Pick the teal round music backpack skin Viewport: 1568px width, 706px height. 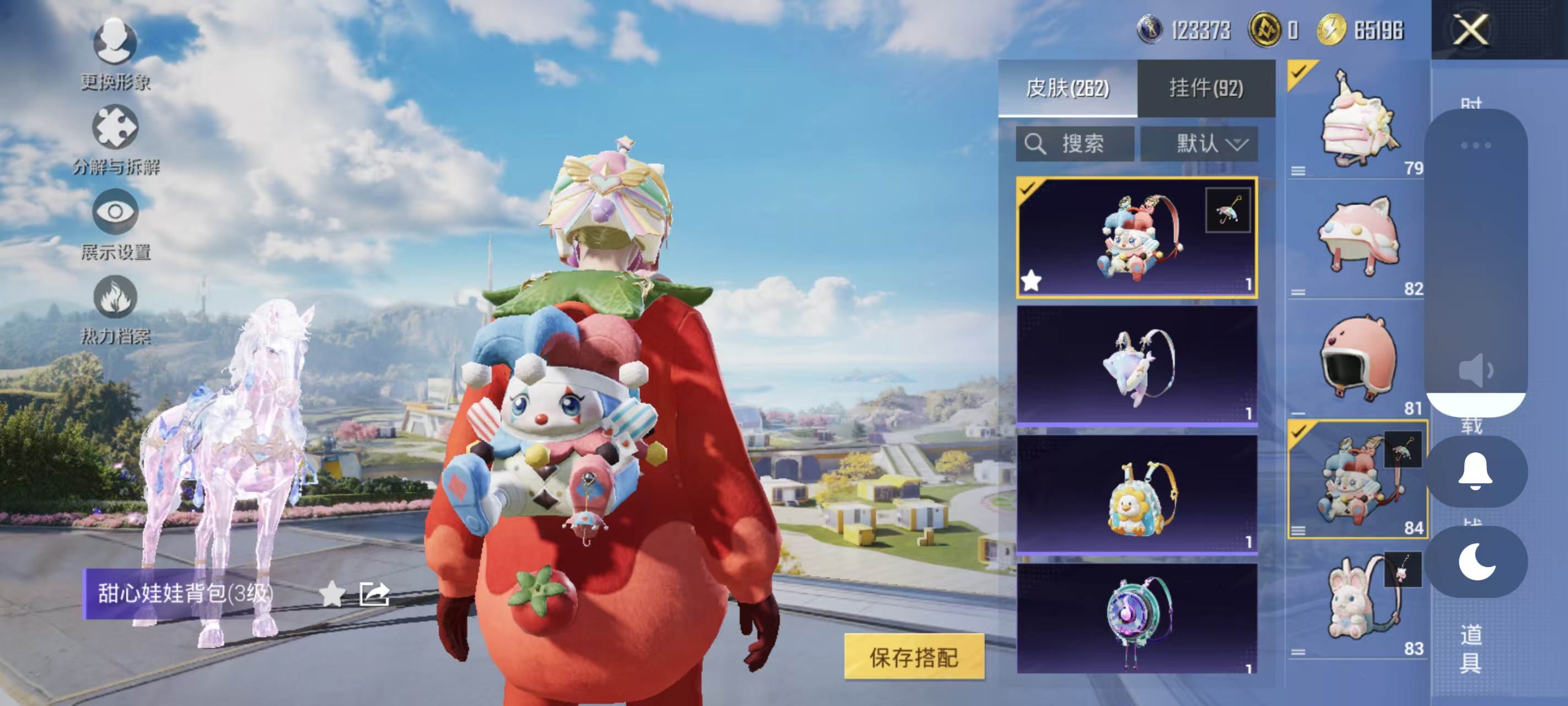(x=1136, y=618)
